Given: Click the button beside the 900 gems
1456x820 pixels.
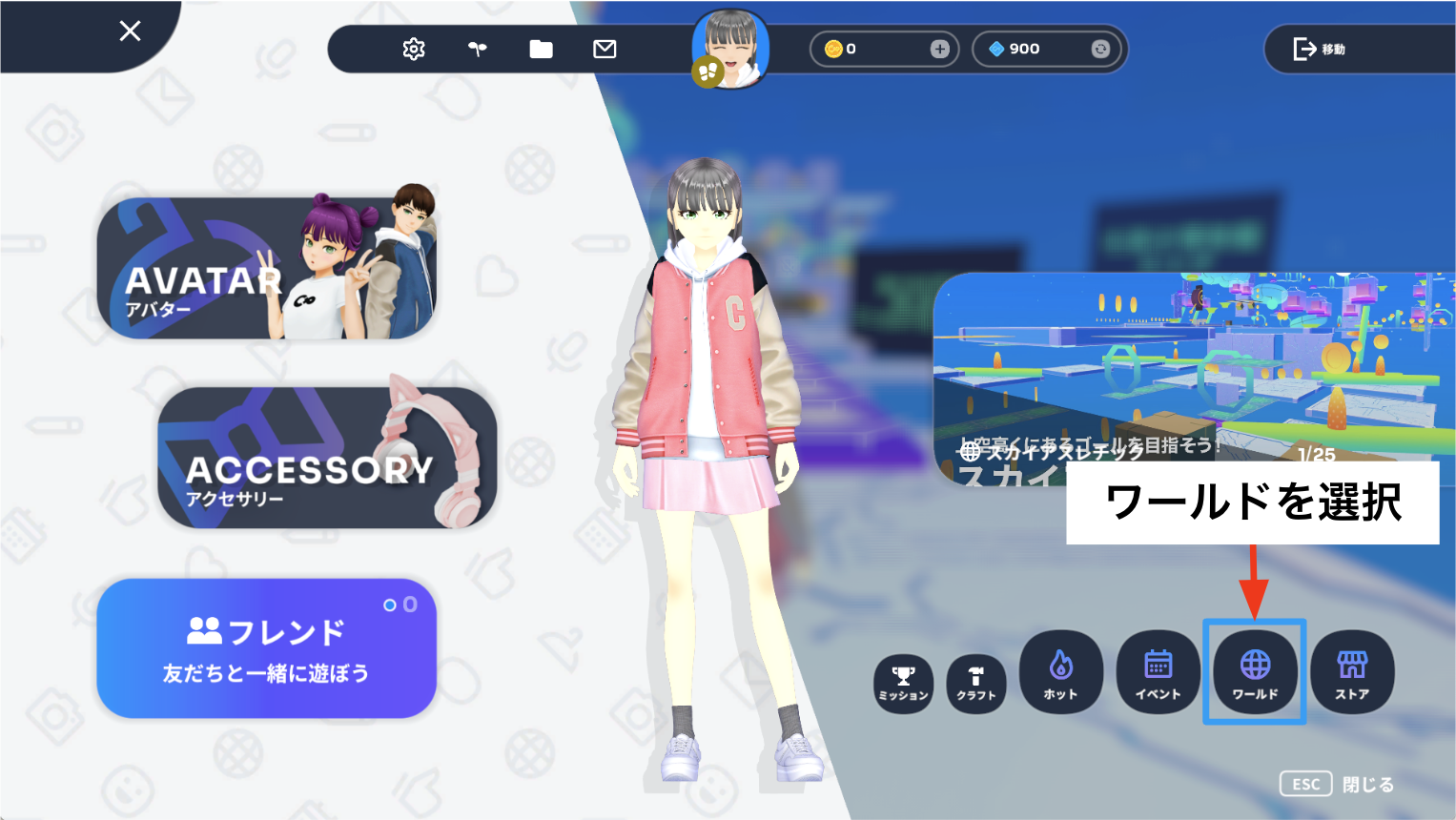Looking at the screenshot, I should 1100,49.
